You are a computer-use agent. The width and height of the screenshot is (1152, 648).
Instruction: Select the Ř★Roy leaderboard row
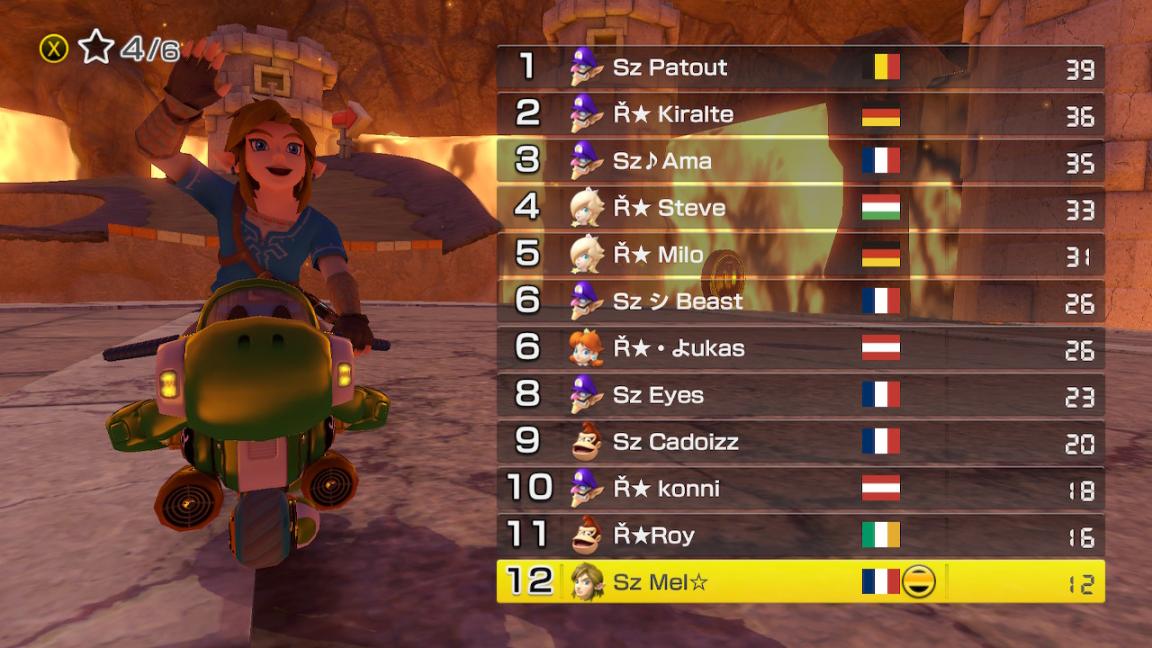click(800, 535)
